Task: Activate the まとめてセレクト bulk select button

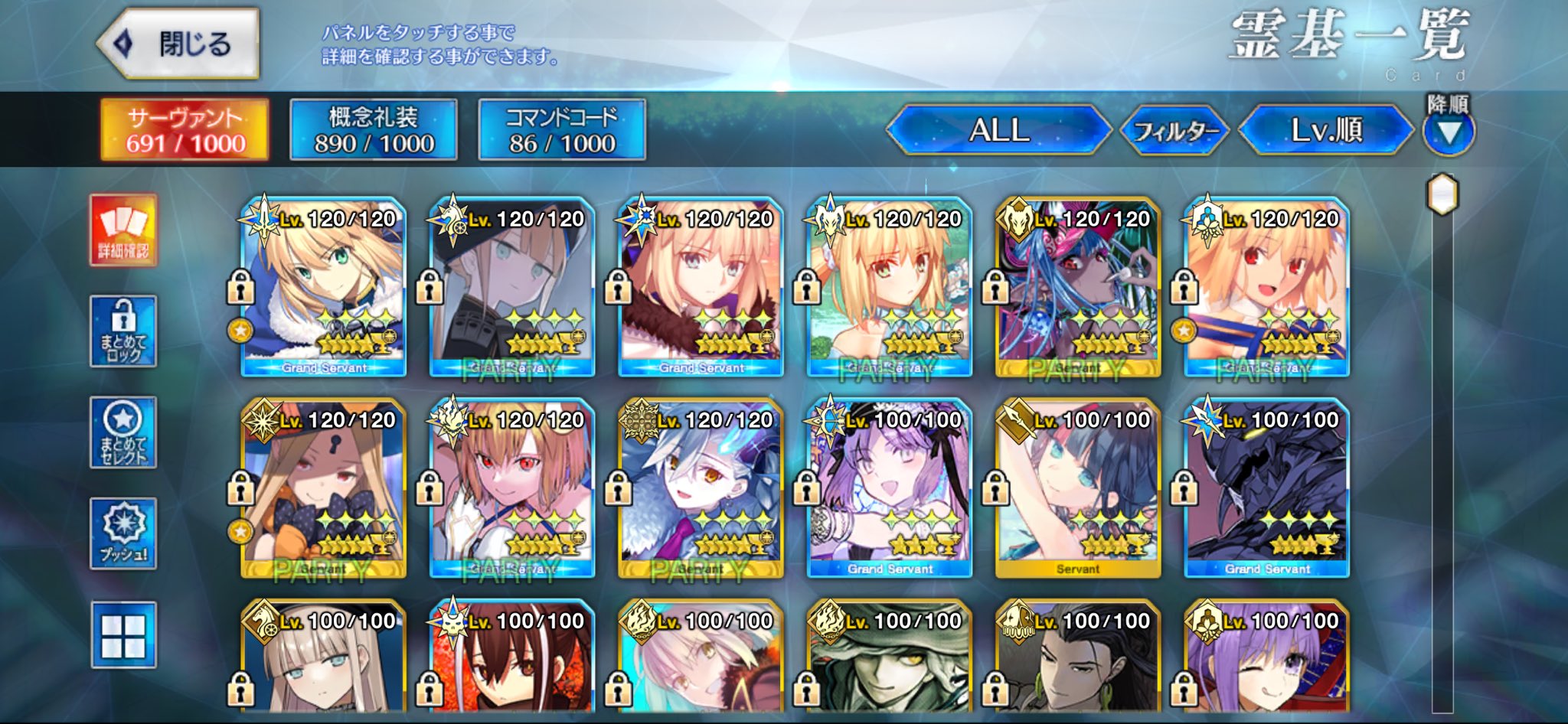Action: (x=123, y=432)
